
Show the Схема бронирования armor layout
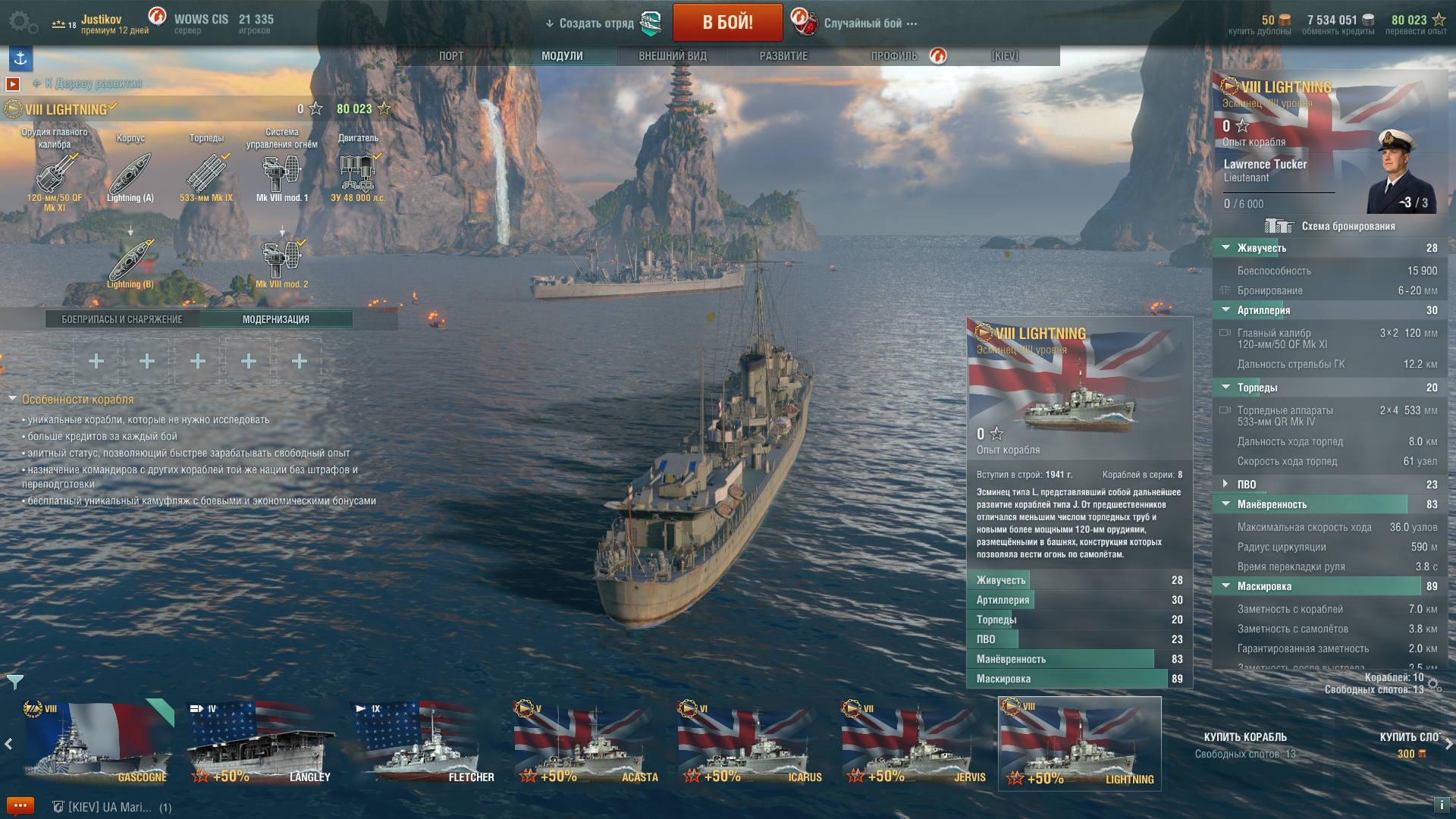coord(1348,226)
